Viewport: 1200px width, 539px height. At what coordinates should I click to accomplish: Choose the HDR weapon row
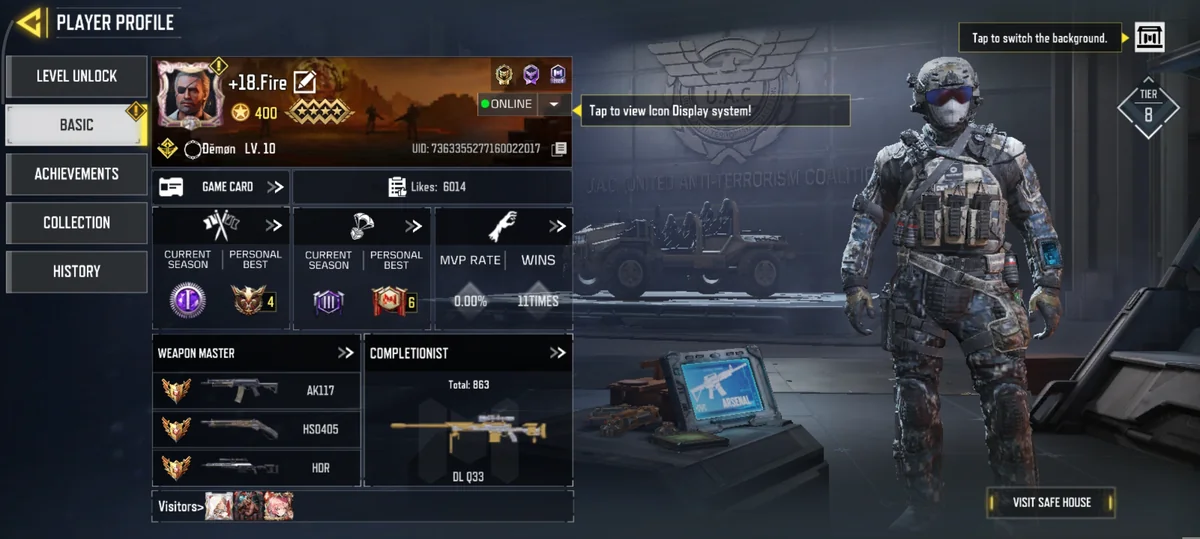[256, 467]
